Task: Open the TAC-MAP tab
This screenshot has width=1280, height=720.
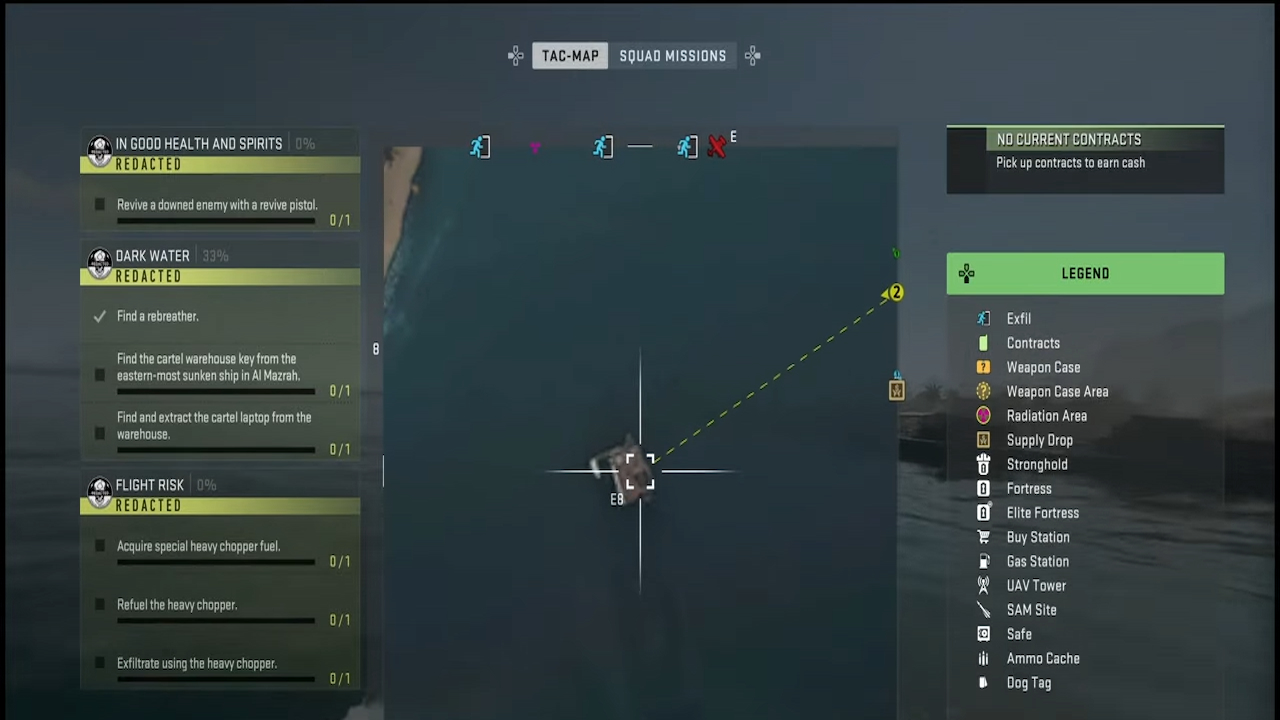Action: [x=570, y=55]
